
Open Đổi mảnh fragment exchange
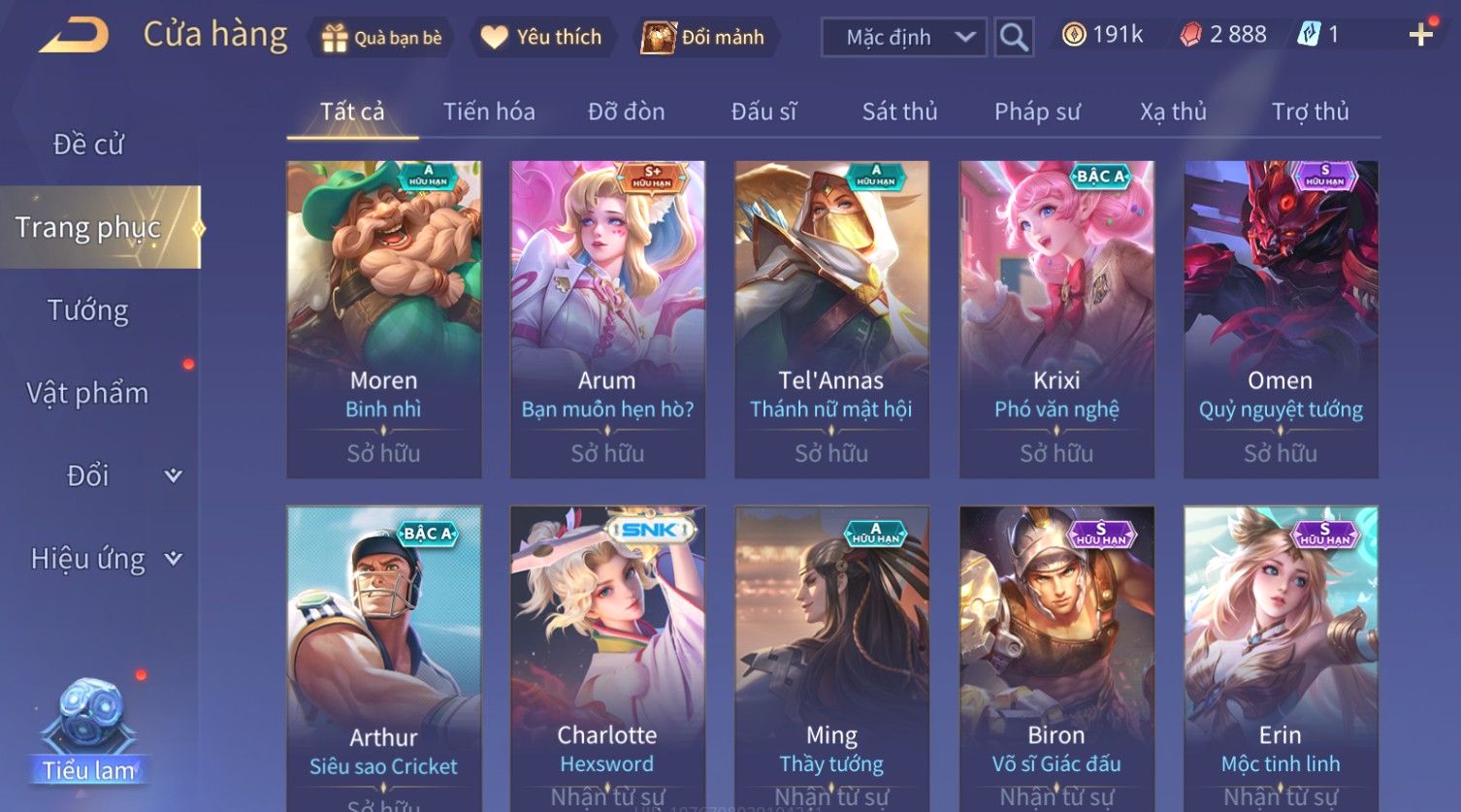[x=704, y=38]
